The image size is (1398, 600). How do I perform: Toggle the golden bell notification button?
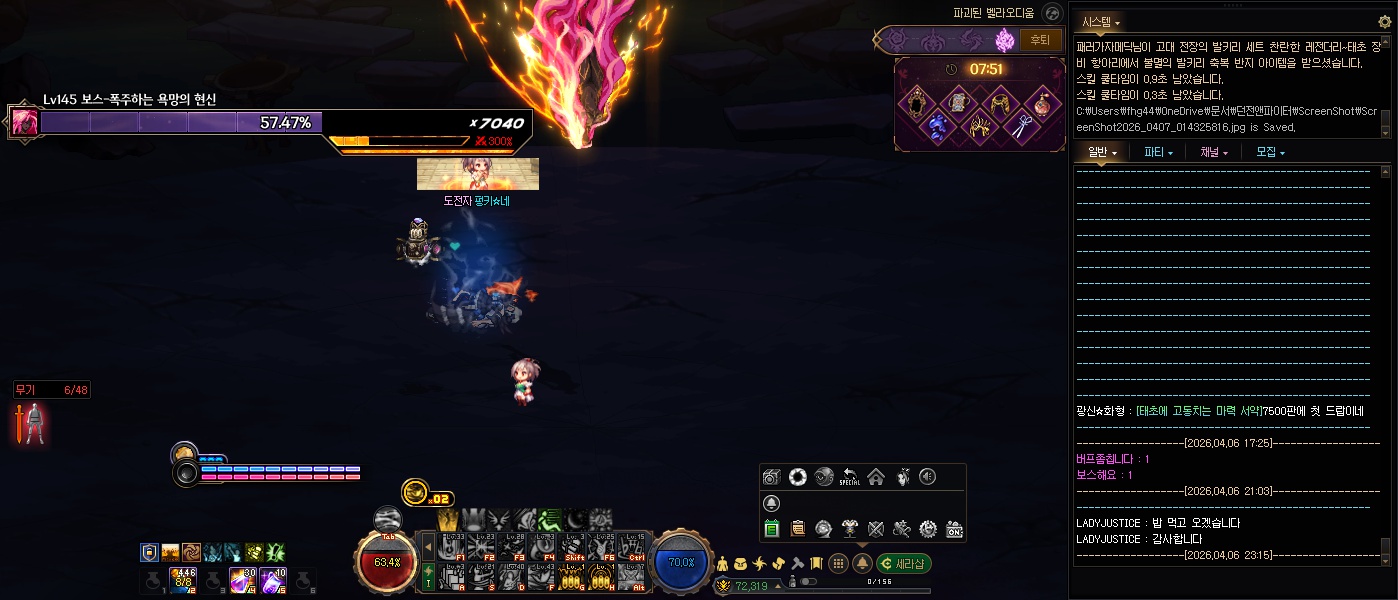(x=862, y=563)
